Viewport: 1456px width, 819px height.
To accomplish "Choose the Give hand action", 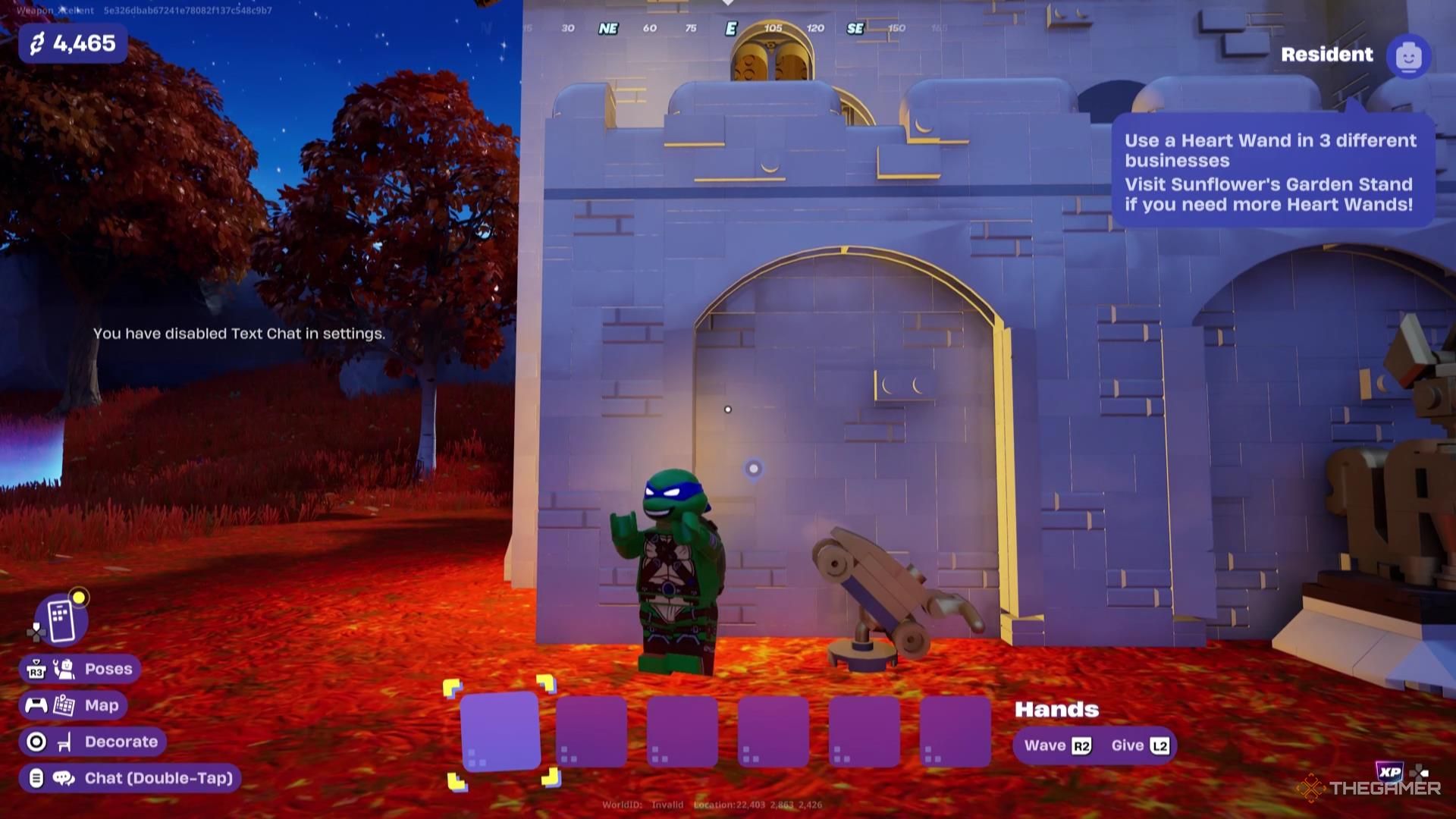I will pos(1140,745).
